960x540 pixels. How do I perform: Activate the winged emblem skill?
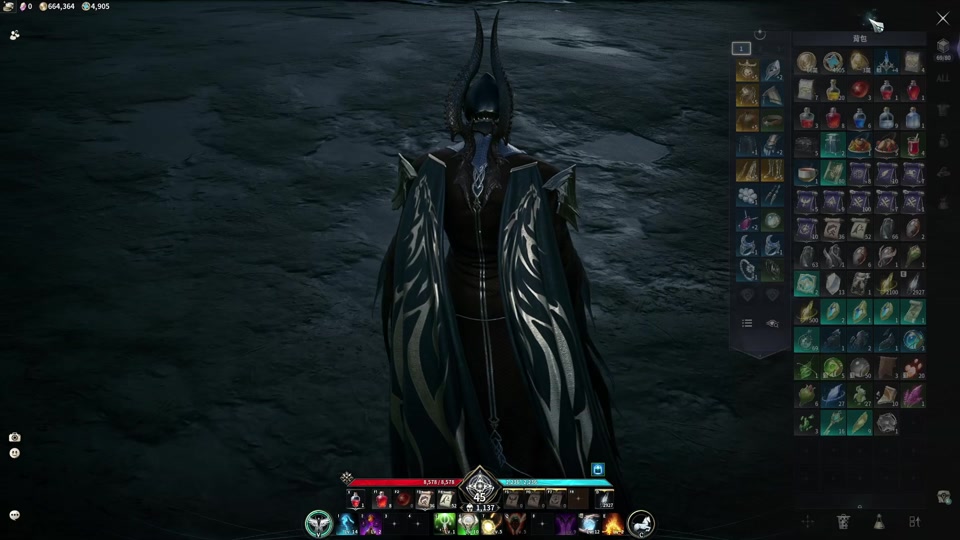point(318,523)
